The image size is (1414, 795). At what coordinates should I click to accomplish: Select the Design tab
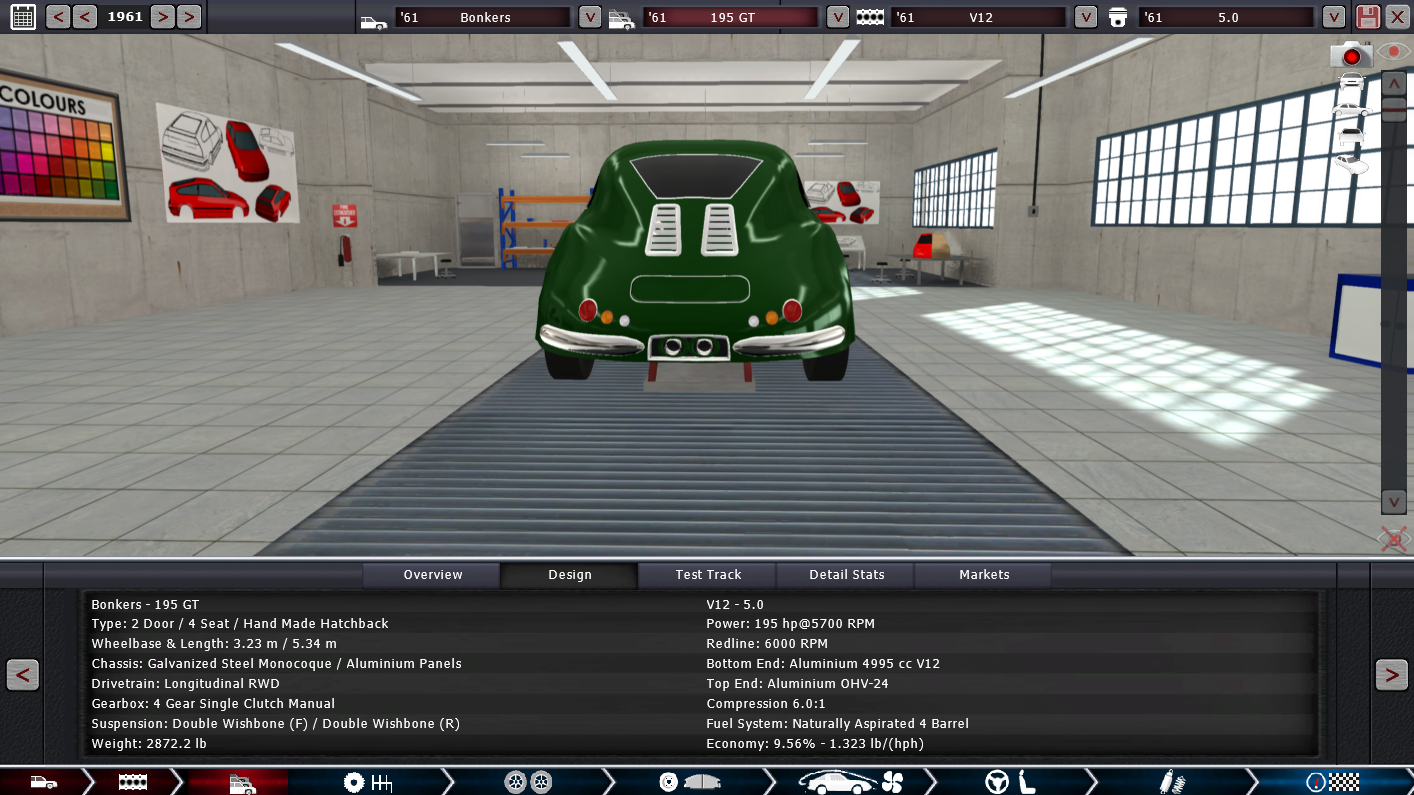(570, 575)
